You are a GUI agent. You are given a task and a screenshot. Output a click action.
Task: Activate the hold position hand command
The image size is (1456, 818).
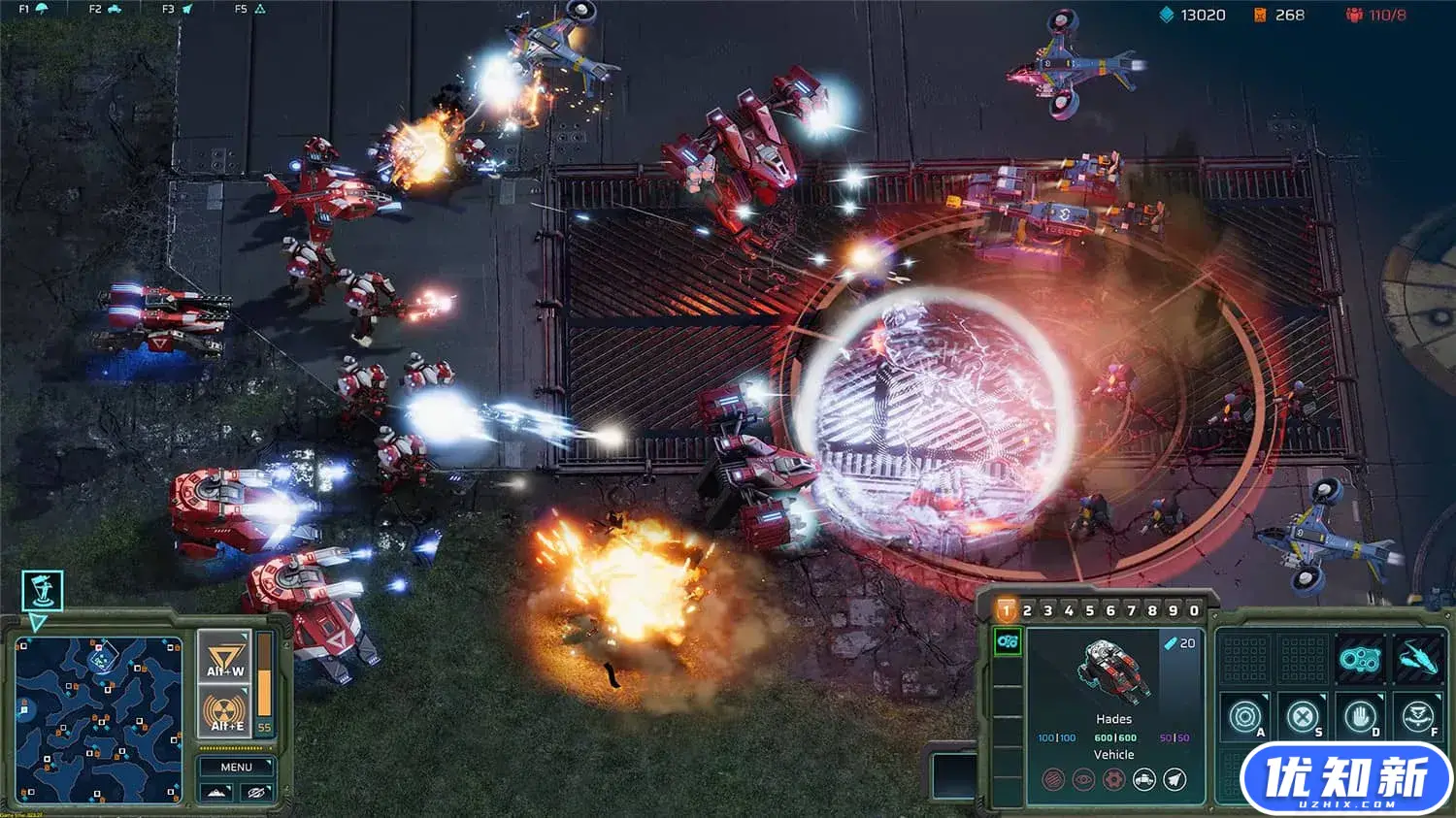point(1360,717)
